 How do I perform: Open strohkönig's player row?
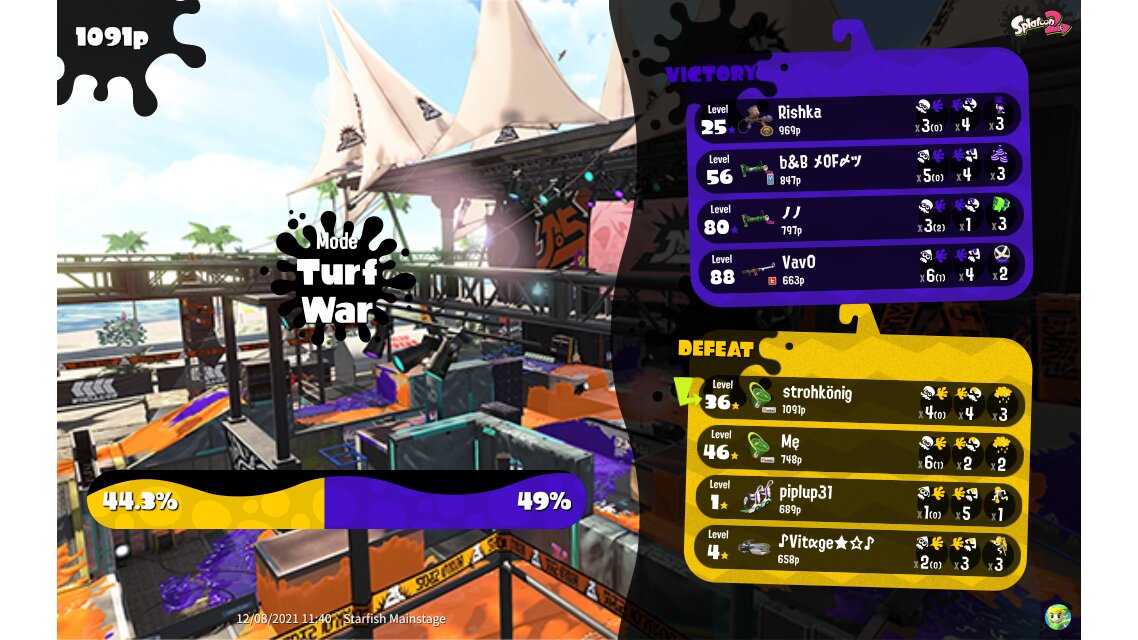coord(858,398)
